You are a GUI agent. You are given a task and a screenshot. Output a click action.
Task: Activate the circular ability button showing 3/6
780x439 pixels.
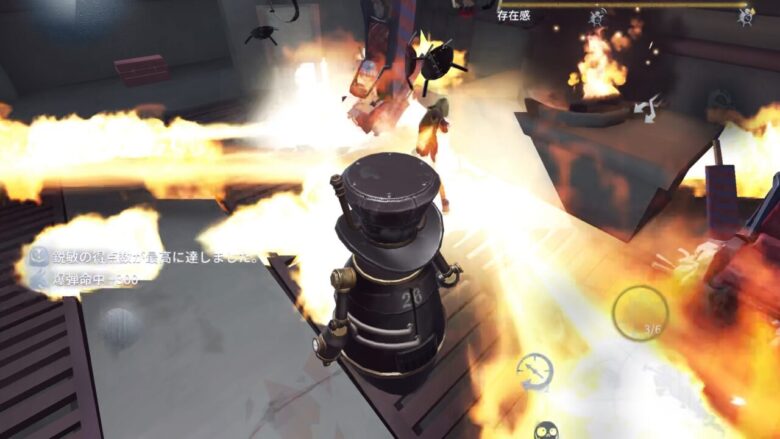click(x=640, y=313)
